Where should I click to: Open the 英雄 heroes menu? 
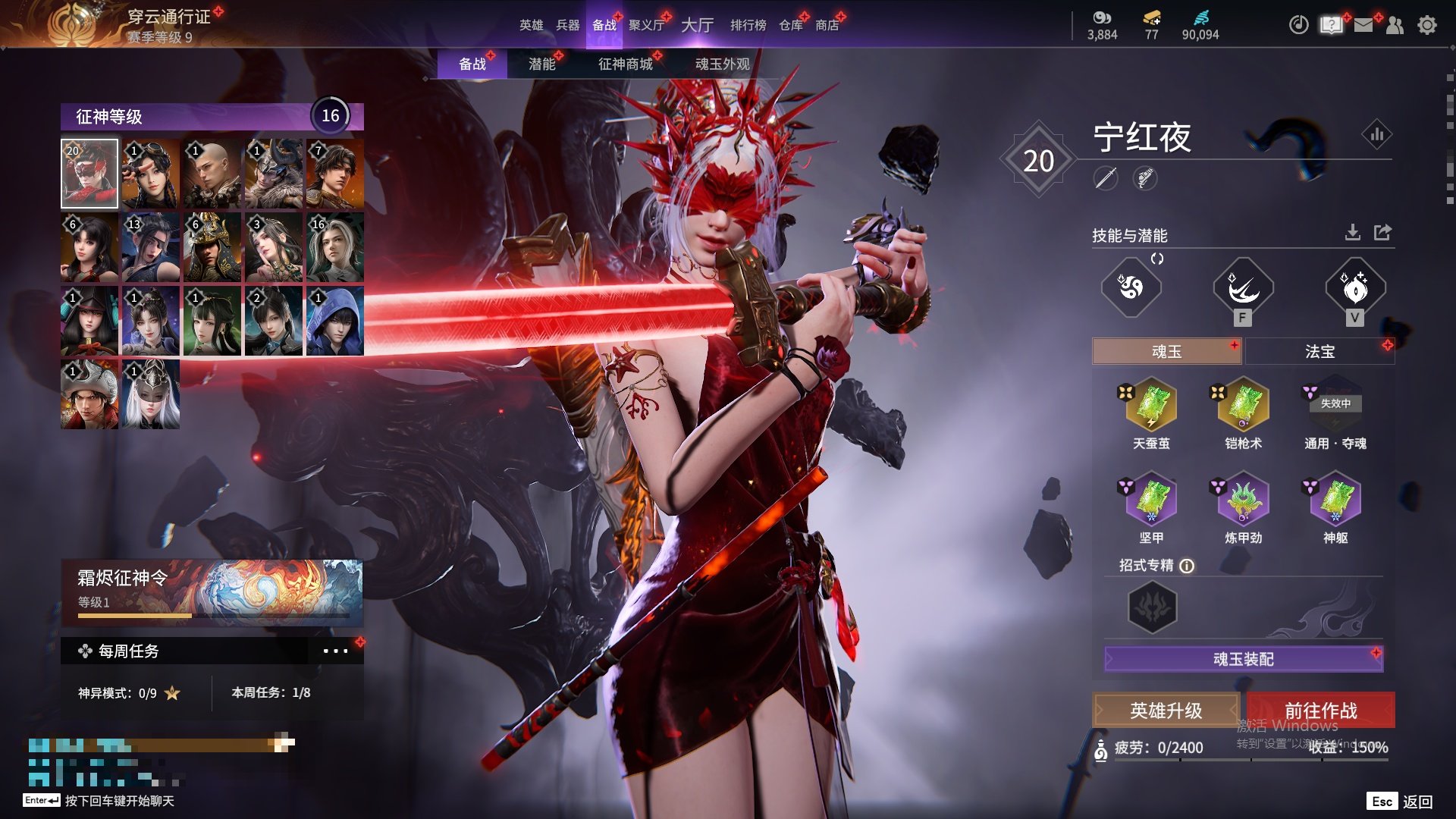pyautogui.click(x=531, y=25)
